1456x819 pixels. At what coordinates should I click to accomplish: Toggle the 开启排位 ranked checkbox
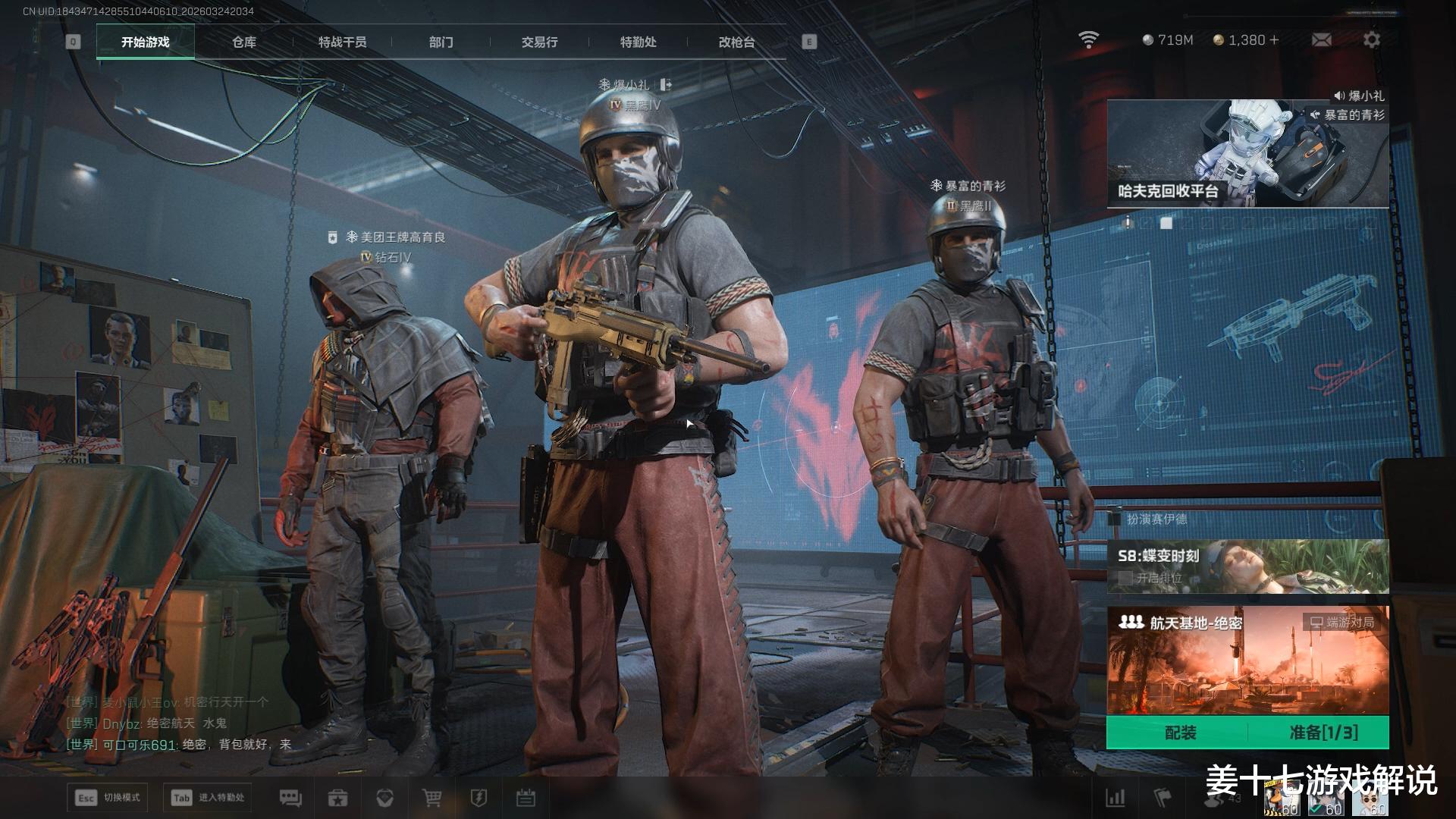1126,578
